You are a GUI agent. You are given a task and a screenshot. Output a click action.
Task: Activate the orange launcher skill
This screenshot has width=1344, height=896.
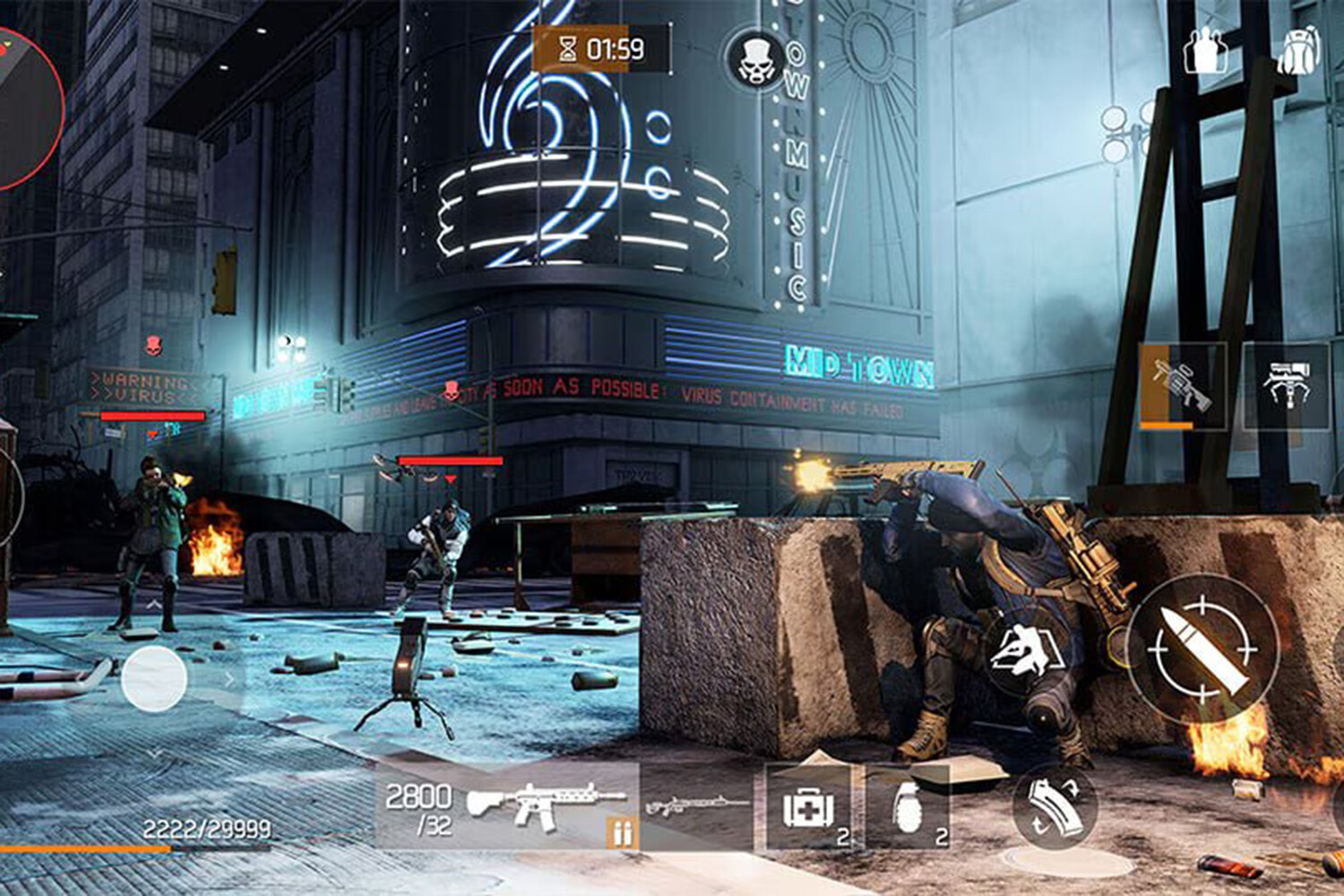tap(1182, 385)
